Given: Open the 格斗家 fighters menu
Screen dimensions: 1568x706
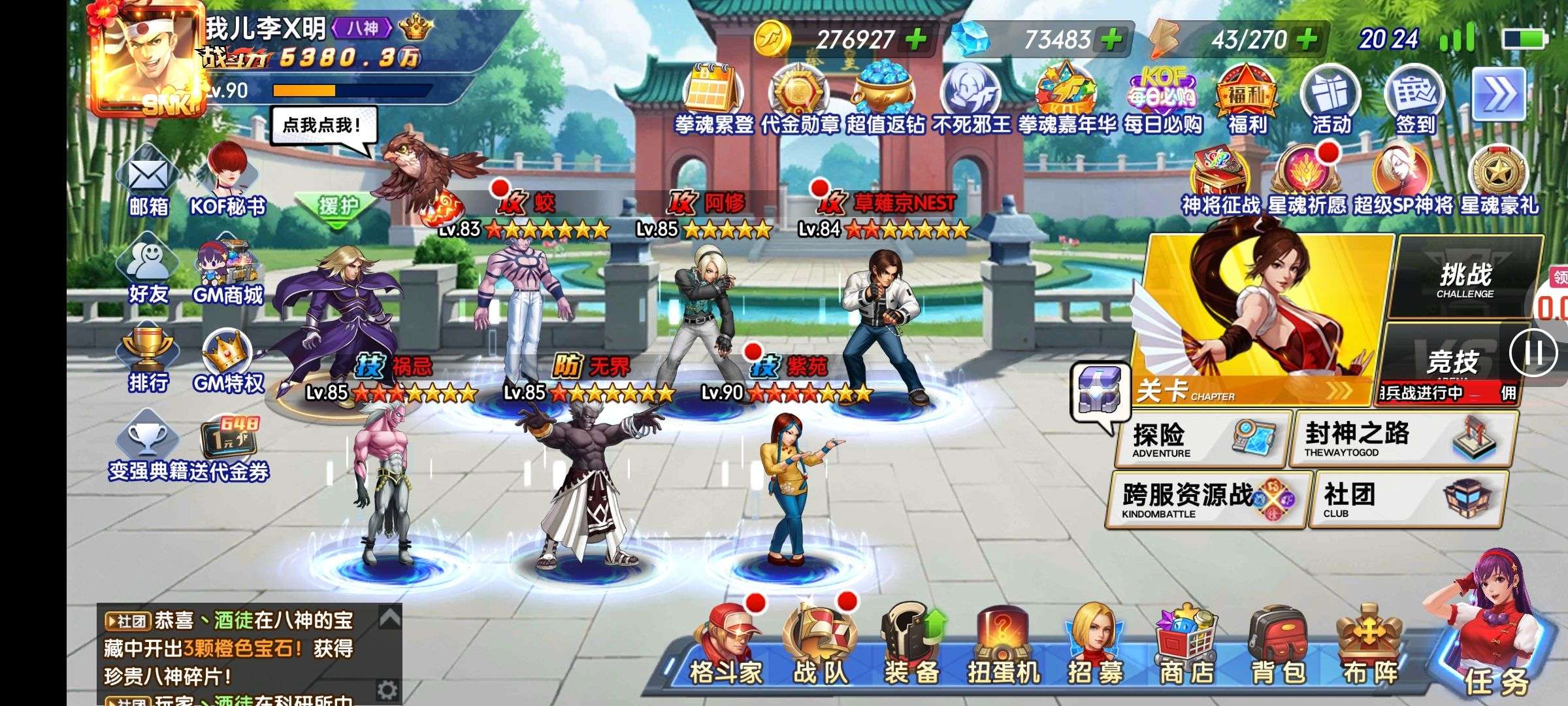Looking at the screenshot, I should click(x=726, y=646).
